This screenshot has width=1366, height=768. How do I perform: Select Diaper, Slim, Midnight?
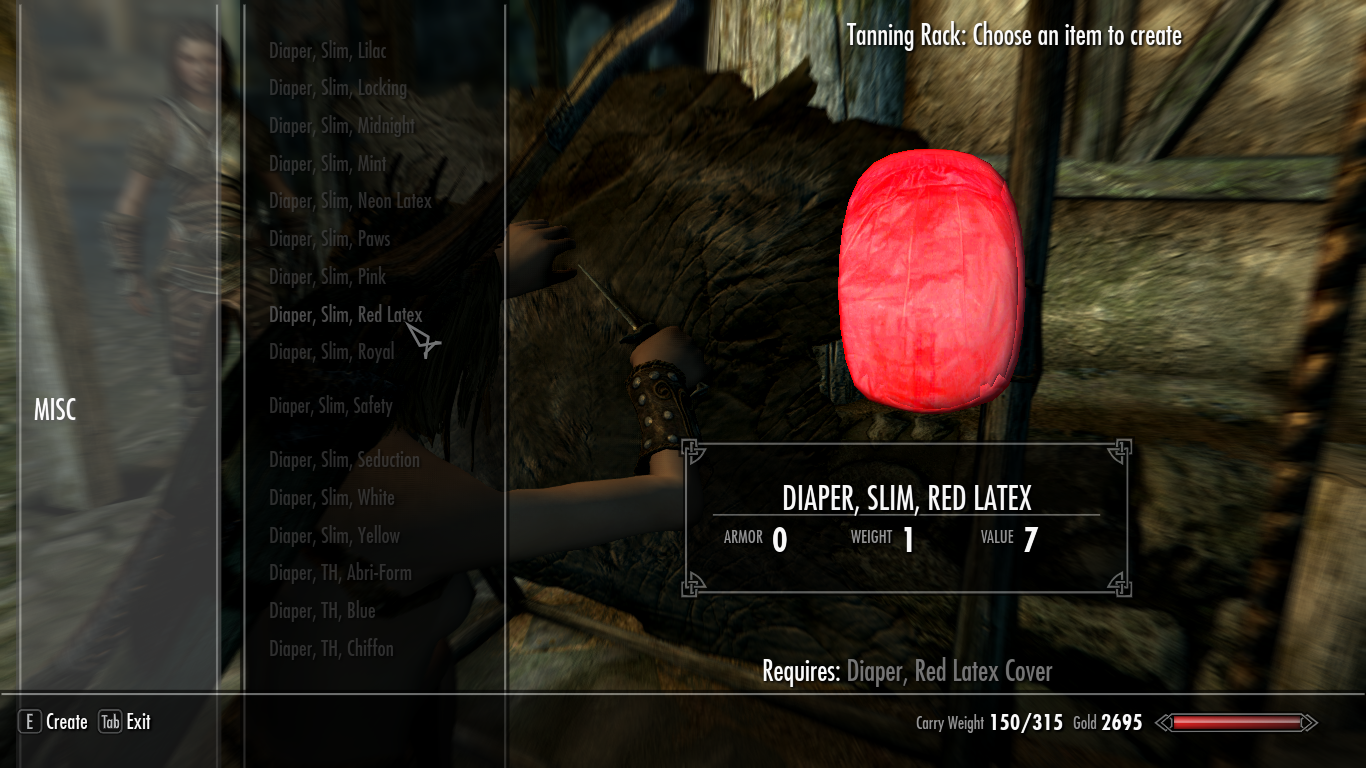340,125
